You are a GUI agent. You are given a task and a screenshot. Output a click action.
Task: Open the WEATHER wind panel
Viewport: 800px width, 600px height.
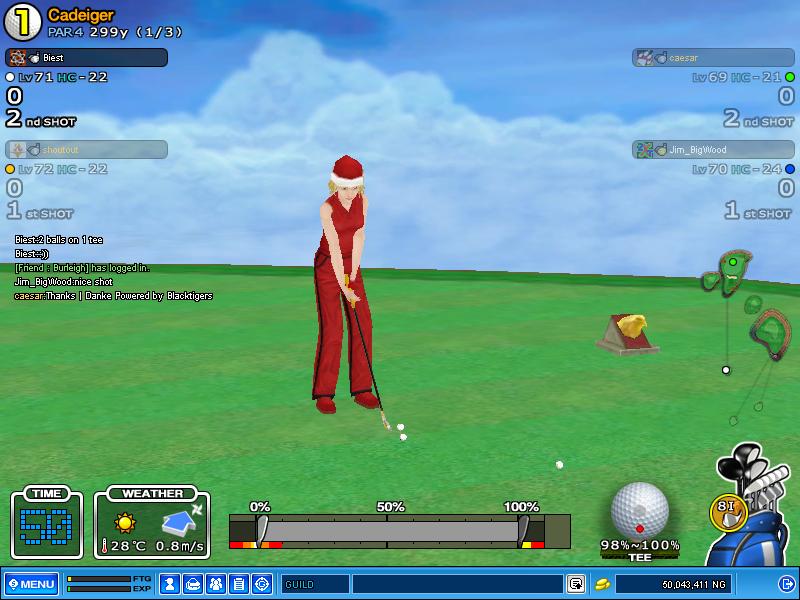pyautogui.click(x=152, y=523)
